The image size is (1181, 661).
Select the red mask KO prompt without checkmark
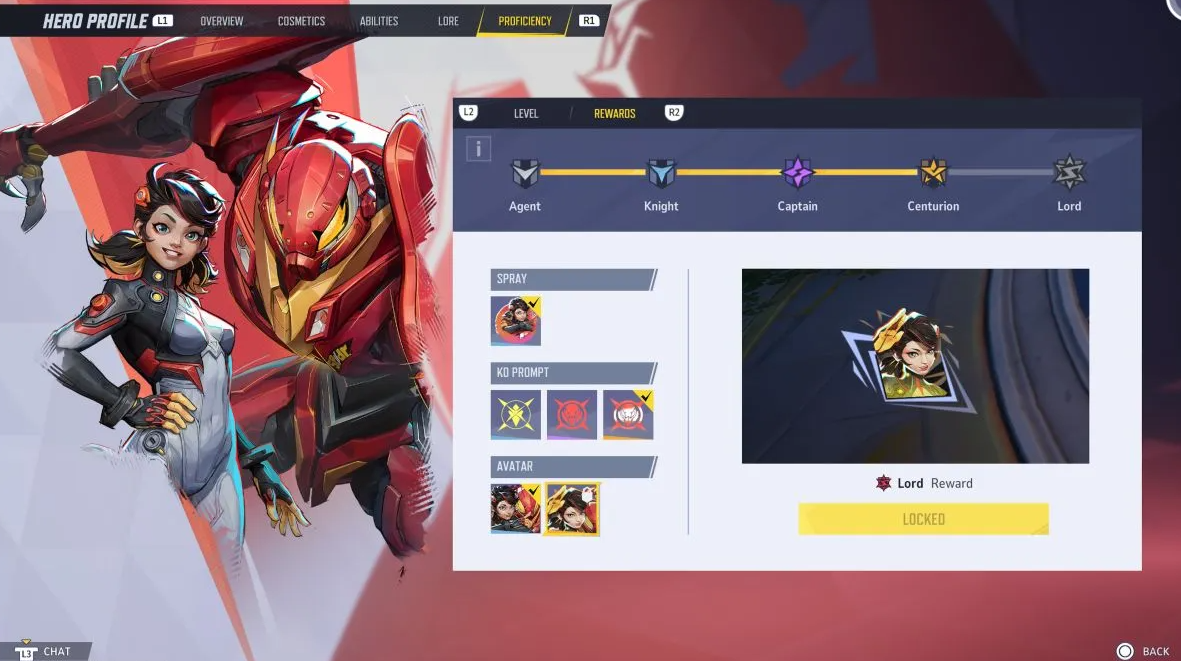point(572,414)
